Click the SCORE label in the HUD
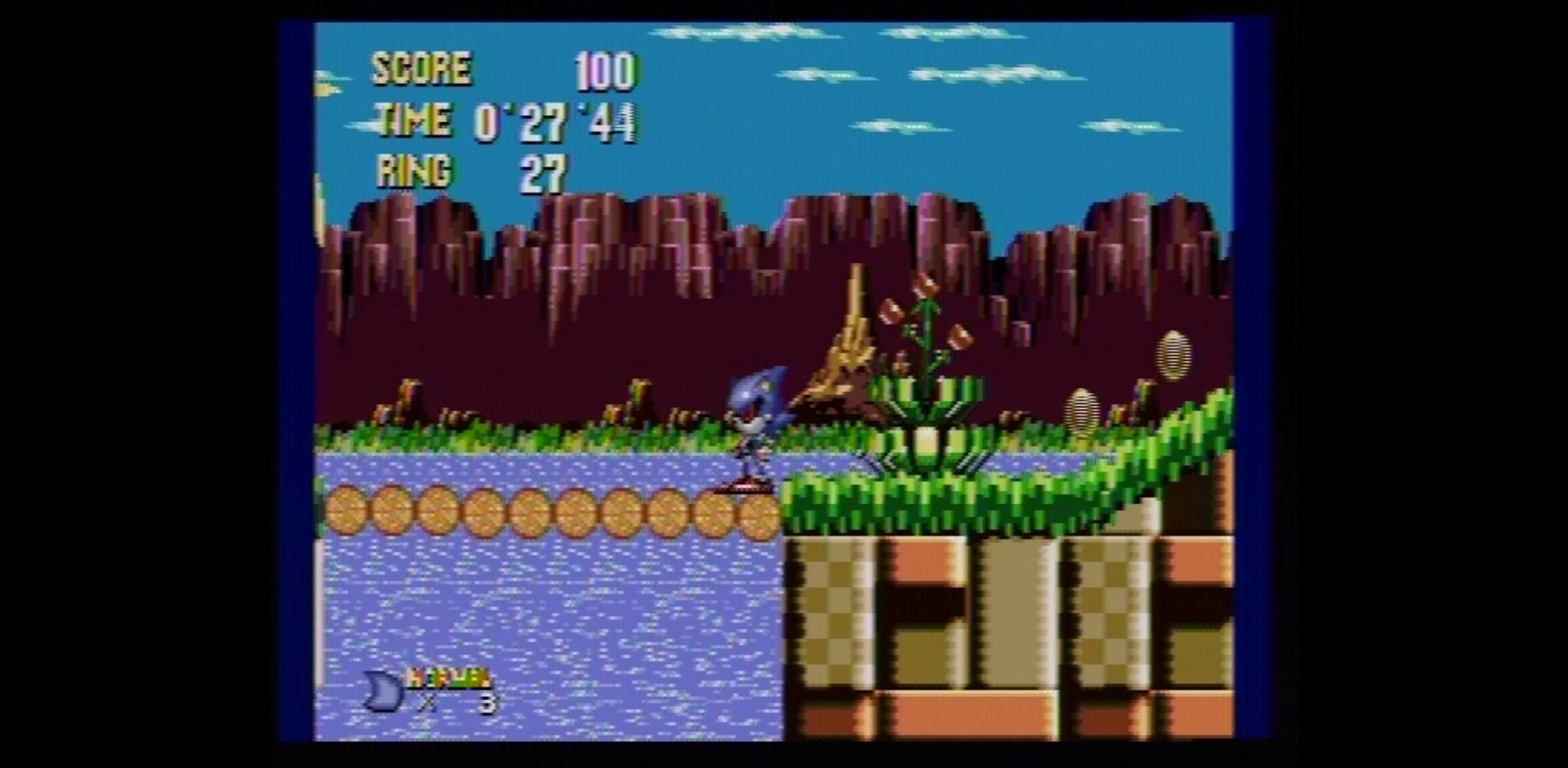 (x=421, y=69)
